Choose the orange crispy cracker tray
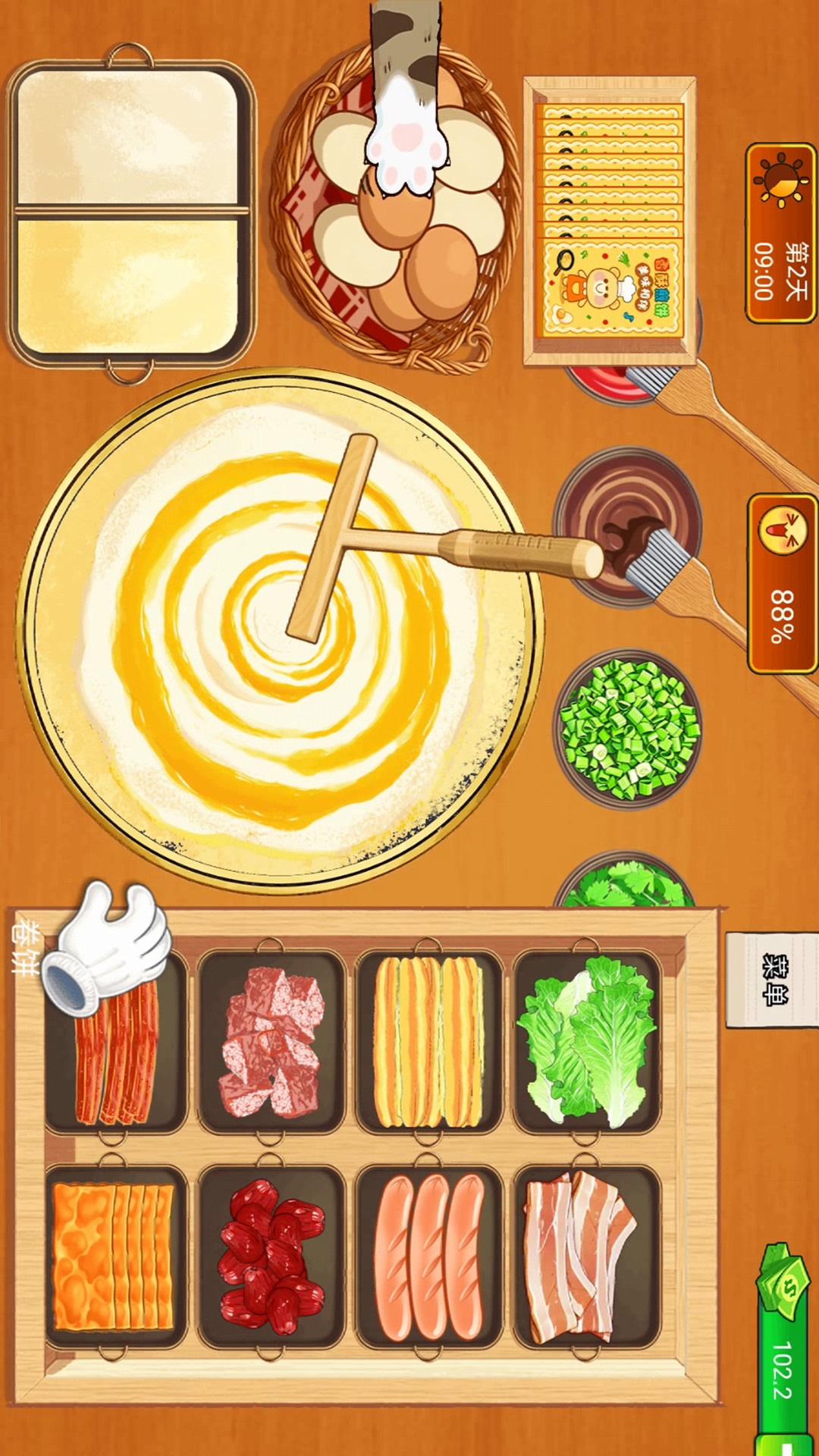Viewport: 819px width, 1456px height. [114, 1257]
